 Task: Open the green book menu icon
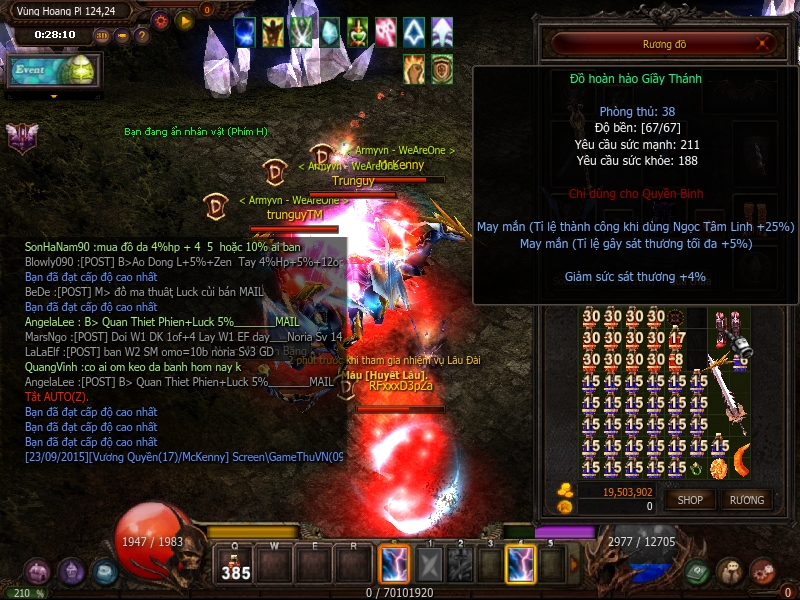pos(698,571)
